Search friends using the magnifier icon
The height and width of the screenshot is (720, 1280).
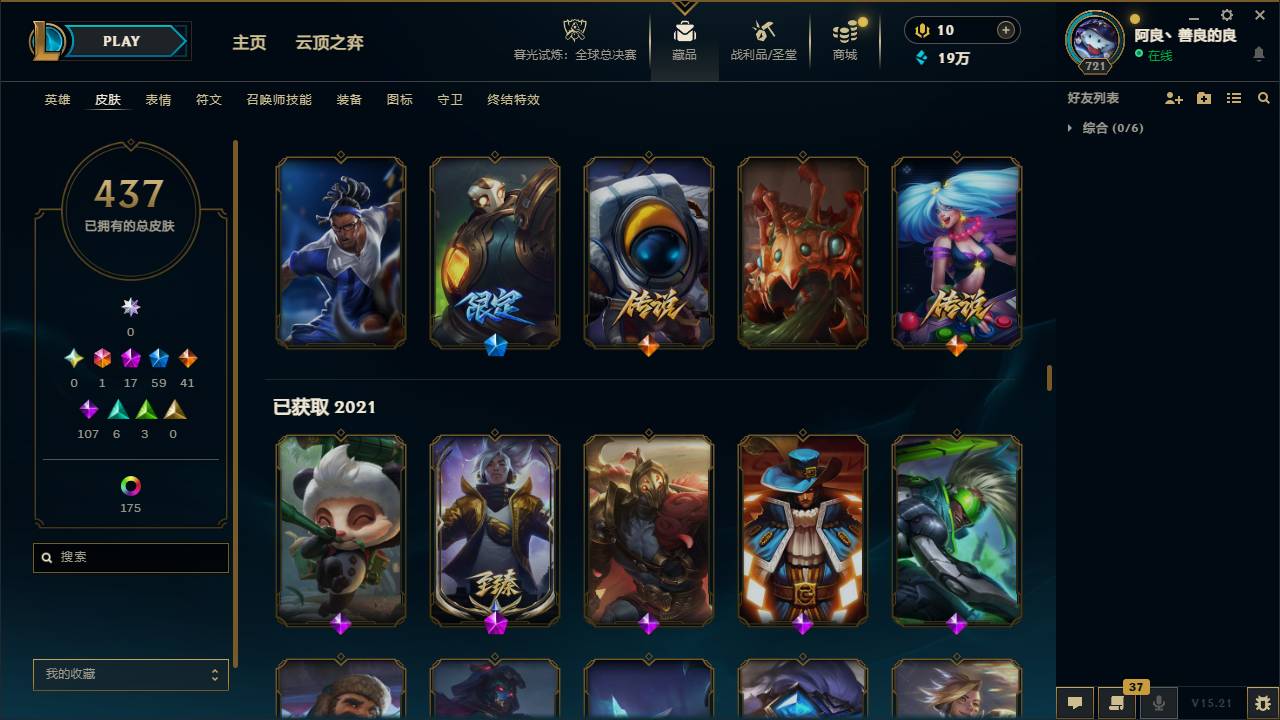(1264, 97)
